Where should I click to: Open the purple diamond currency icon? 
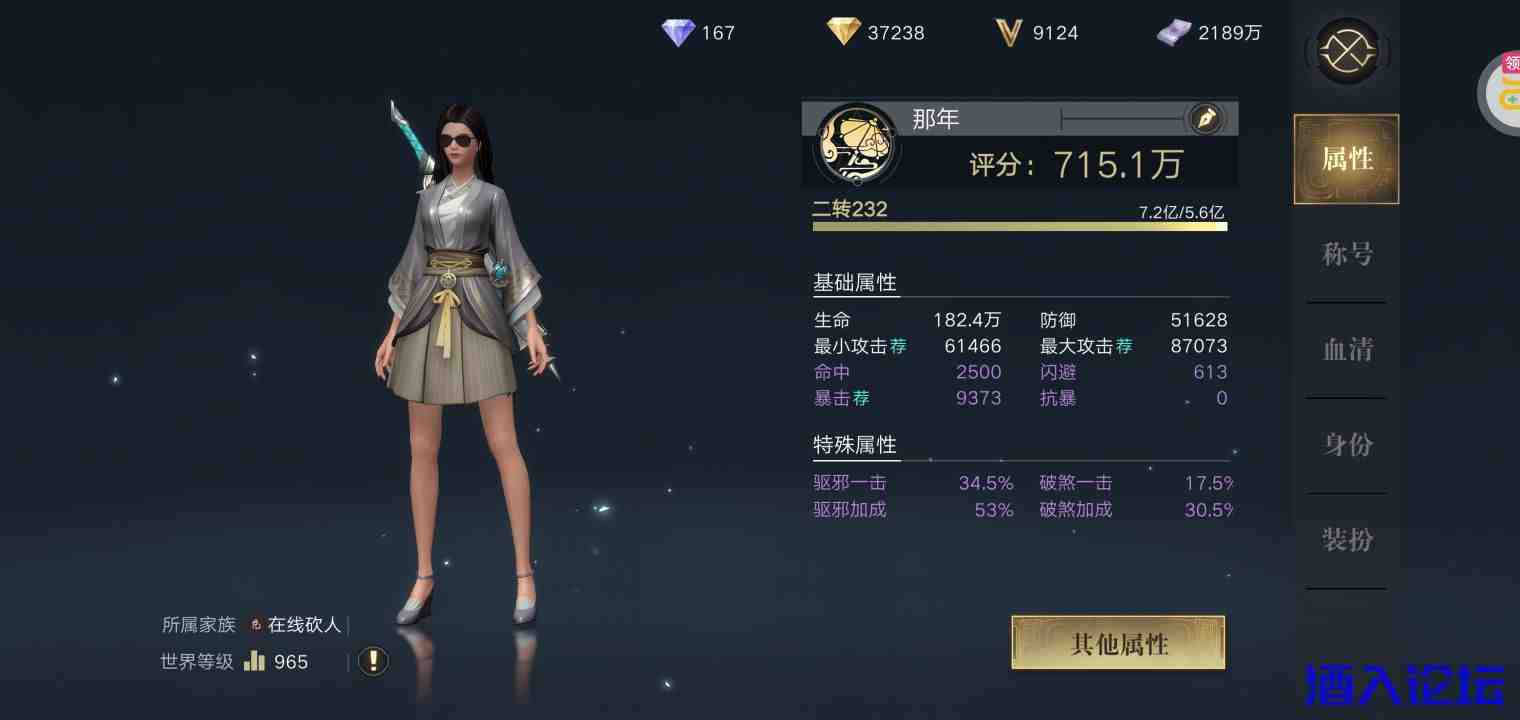[678, 33]
